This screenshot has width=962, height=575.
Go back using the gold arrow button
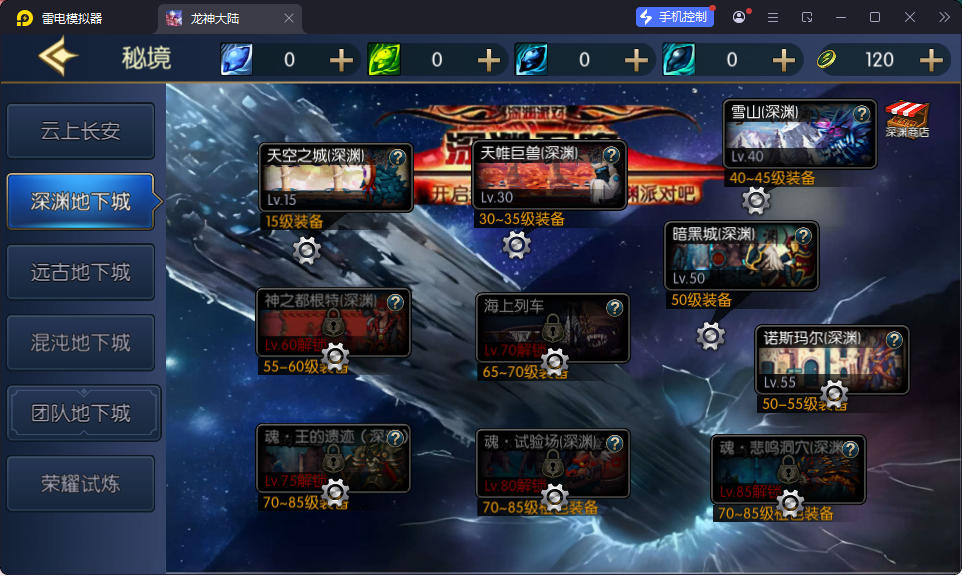[57, 58]
